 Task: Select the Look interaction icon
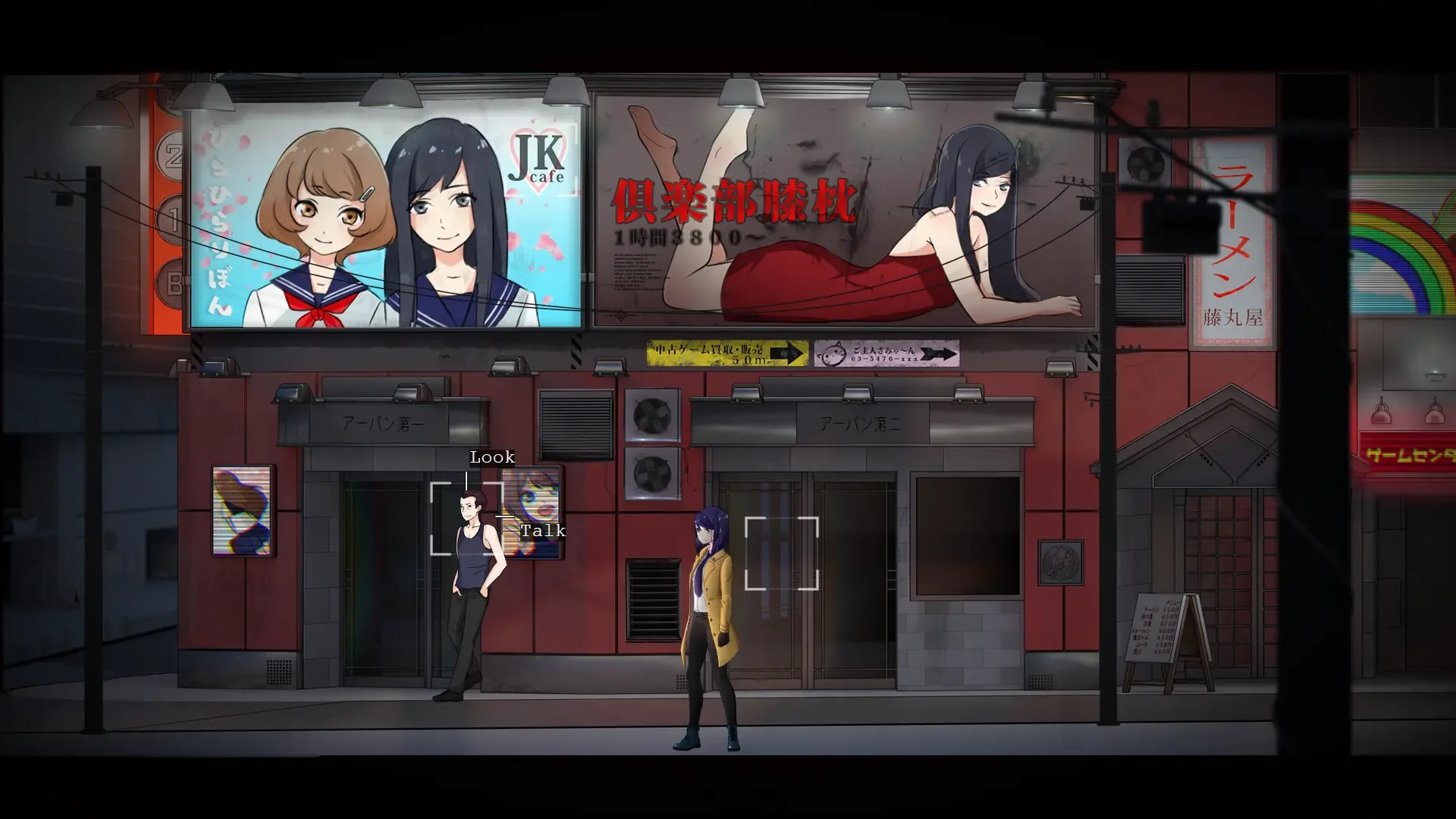coord(491,457)
